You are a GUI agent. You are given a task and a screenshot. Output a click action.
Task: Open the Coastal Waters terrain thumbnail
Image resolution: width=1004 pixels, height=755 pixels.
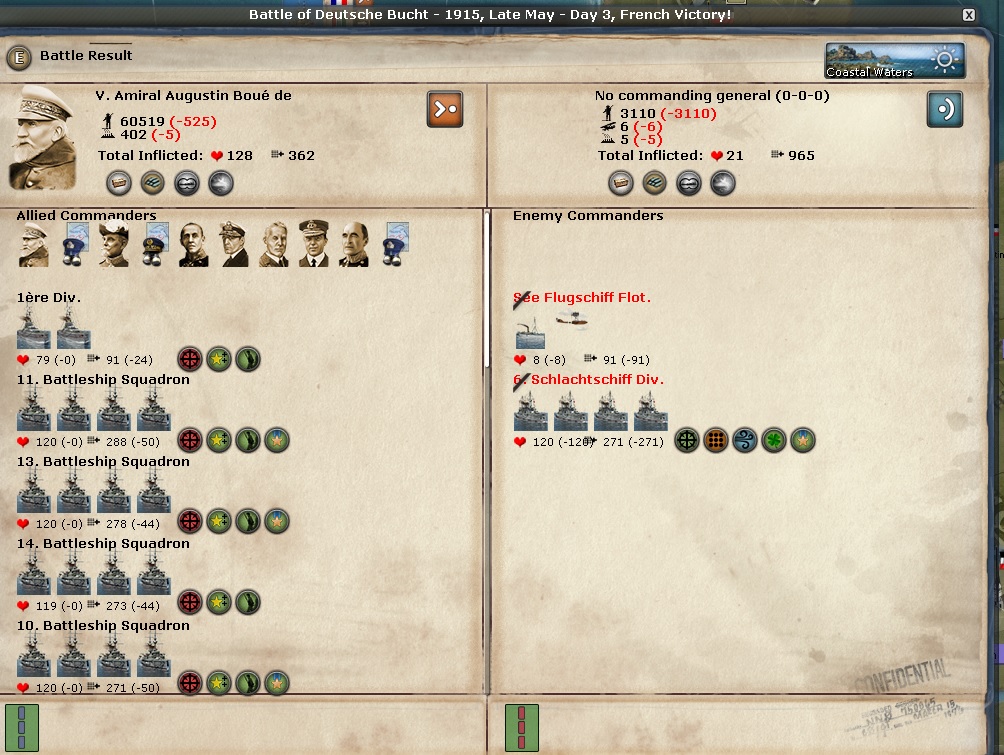point(895,60)
